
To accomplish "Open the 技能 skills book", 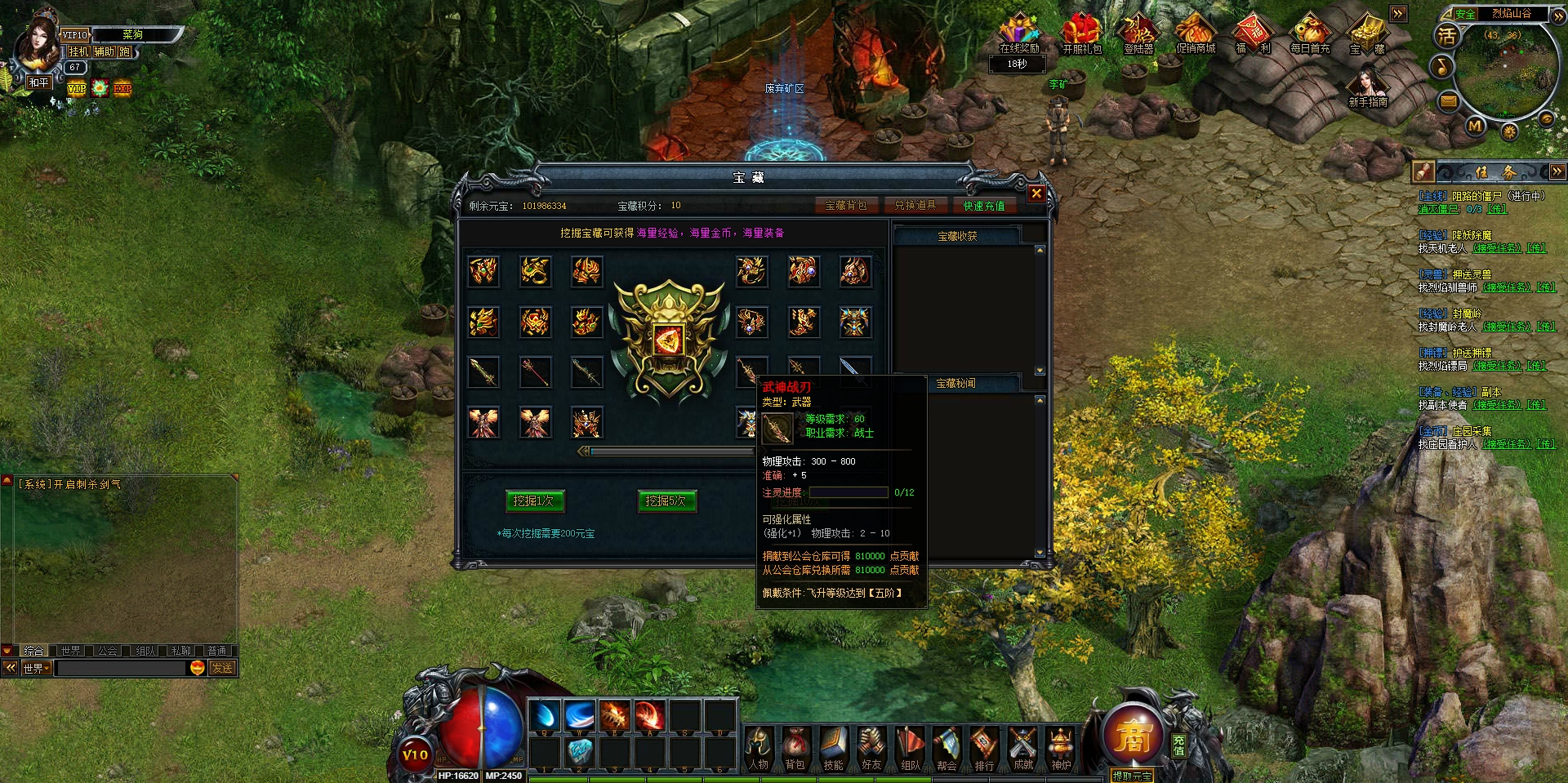I will click(x=834, y=749).
